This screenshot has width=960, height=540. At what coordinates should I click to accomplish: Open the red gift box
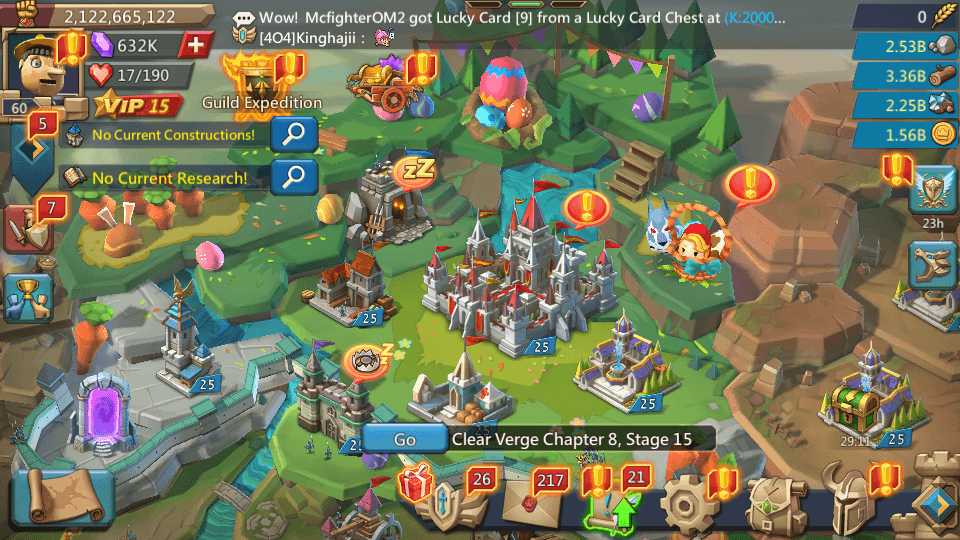click(415, 485)
